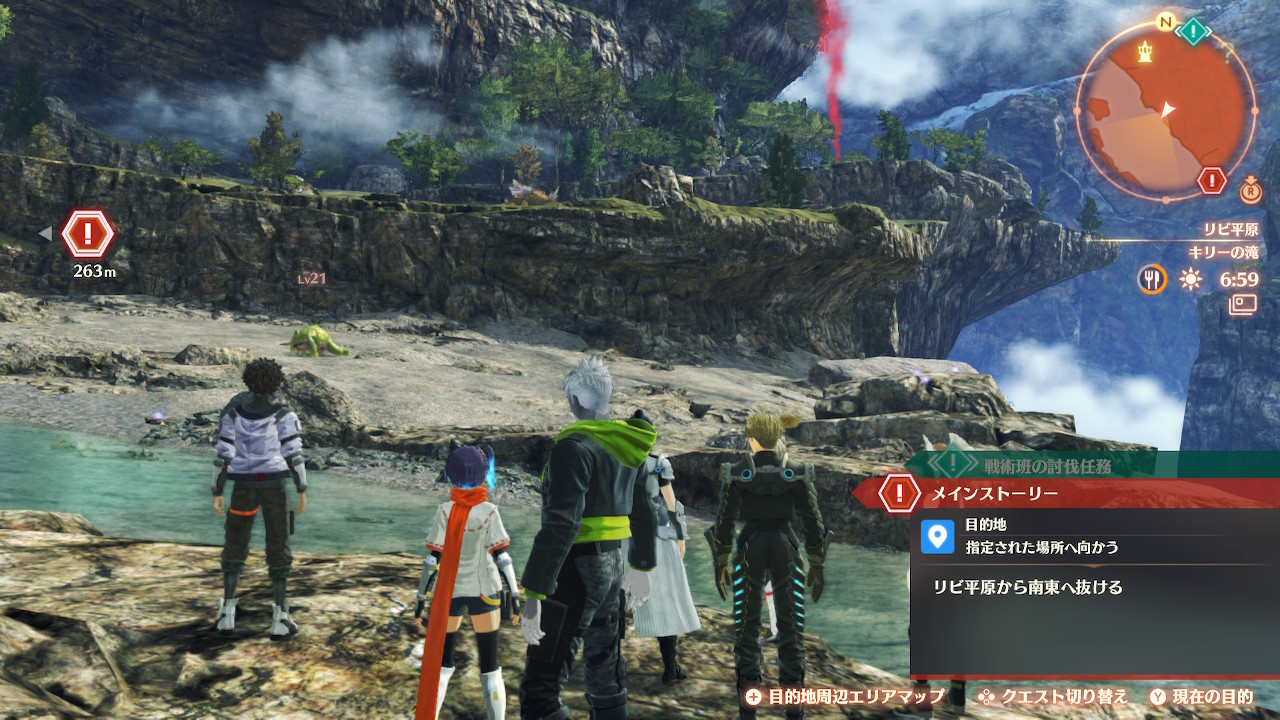Click the tower landmark icon on the minimap
Screen dimensions: 1280x720
click(x=1144, y=48)
